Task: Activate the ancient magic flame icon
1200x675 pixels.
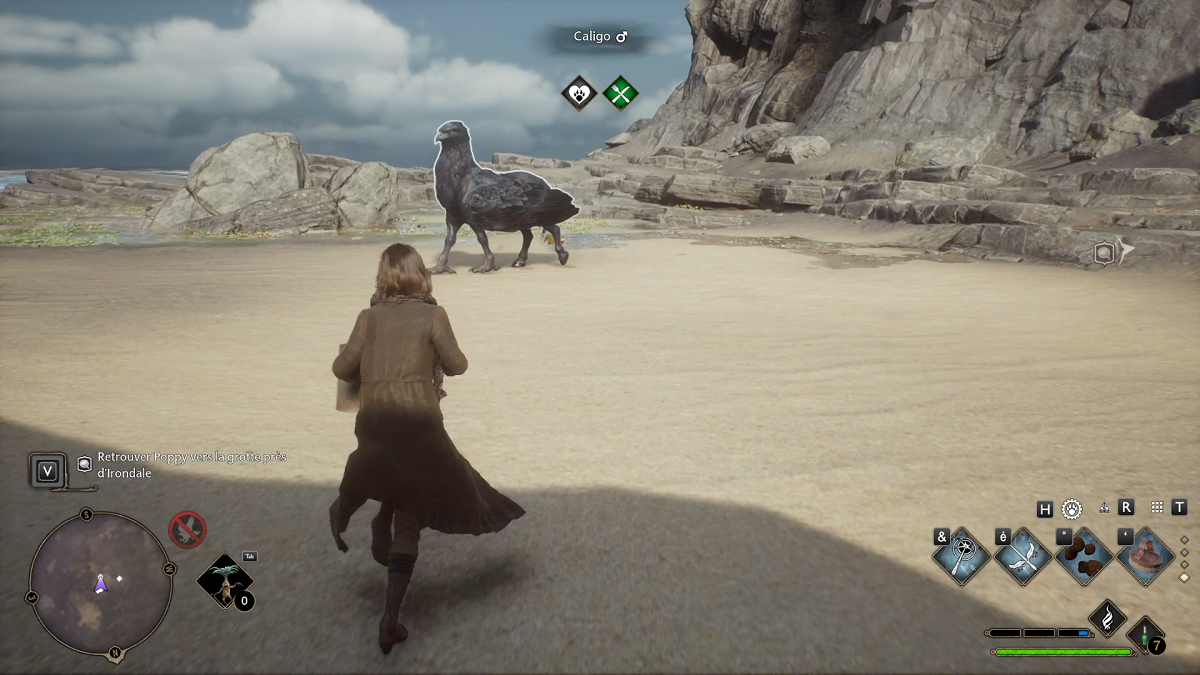Action: (x=1108, y=618)
